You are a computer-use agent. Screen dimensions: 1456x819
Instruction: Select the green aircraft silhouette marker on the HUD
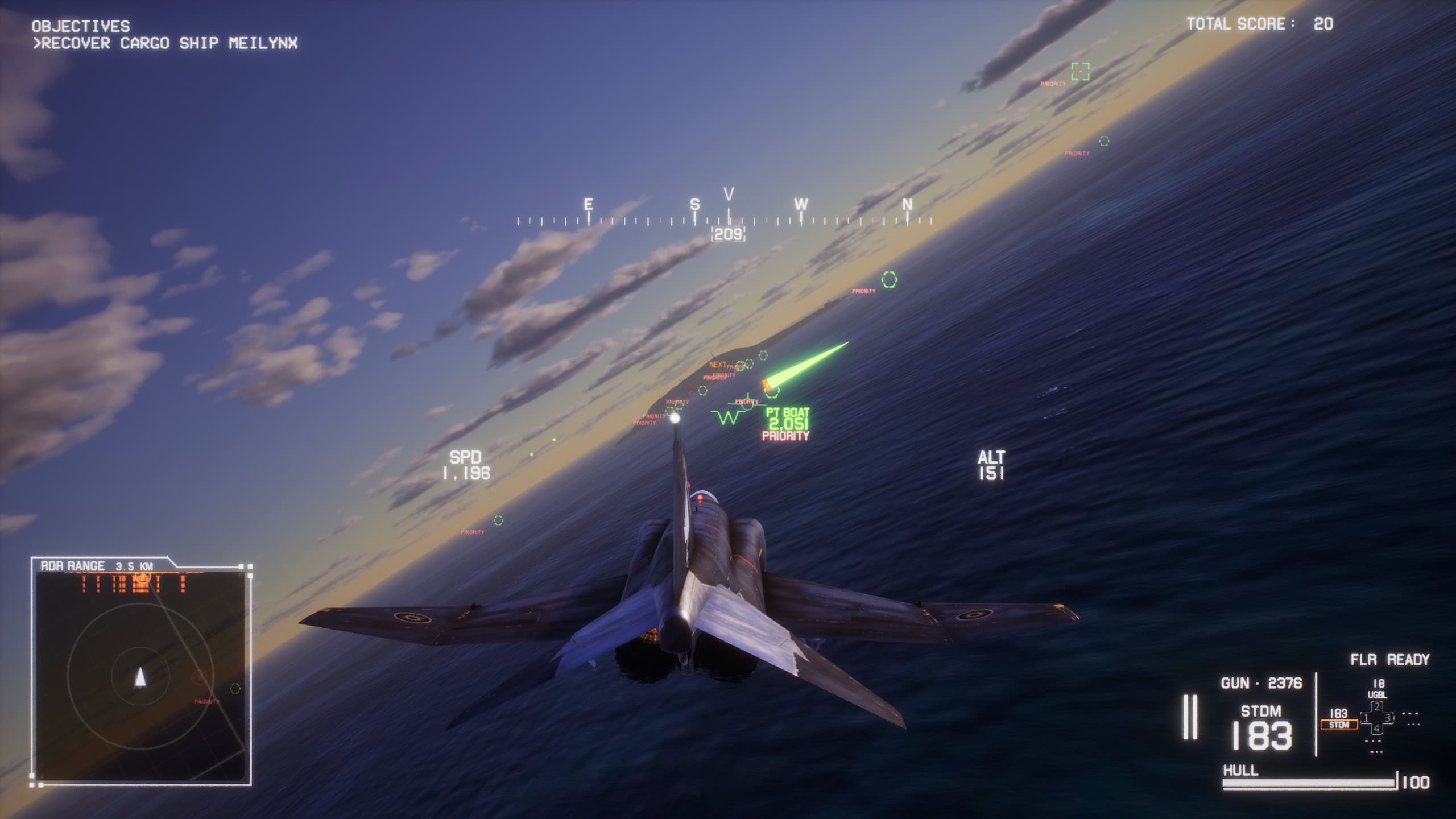[748, 404]
